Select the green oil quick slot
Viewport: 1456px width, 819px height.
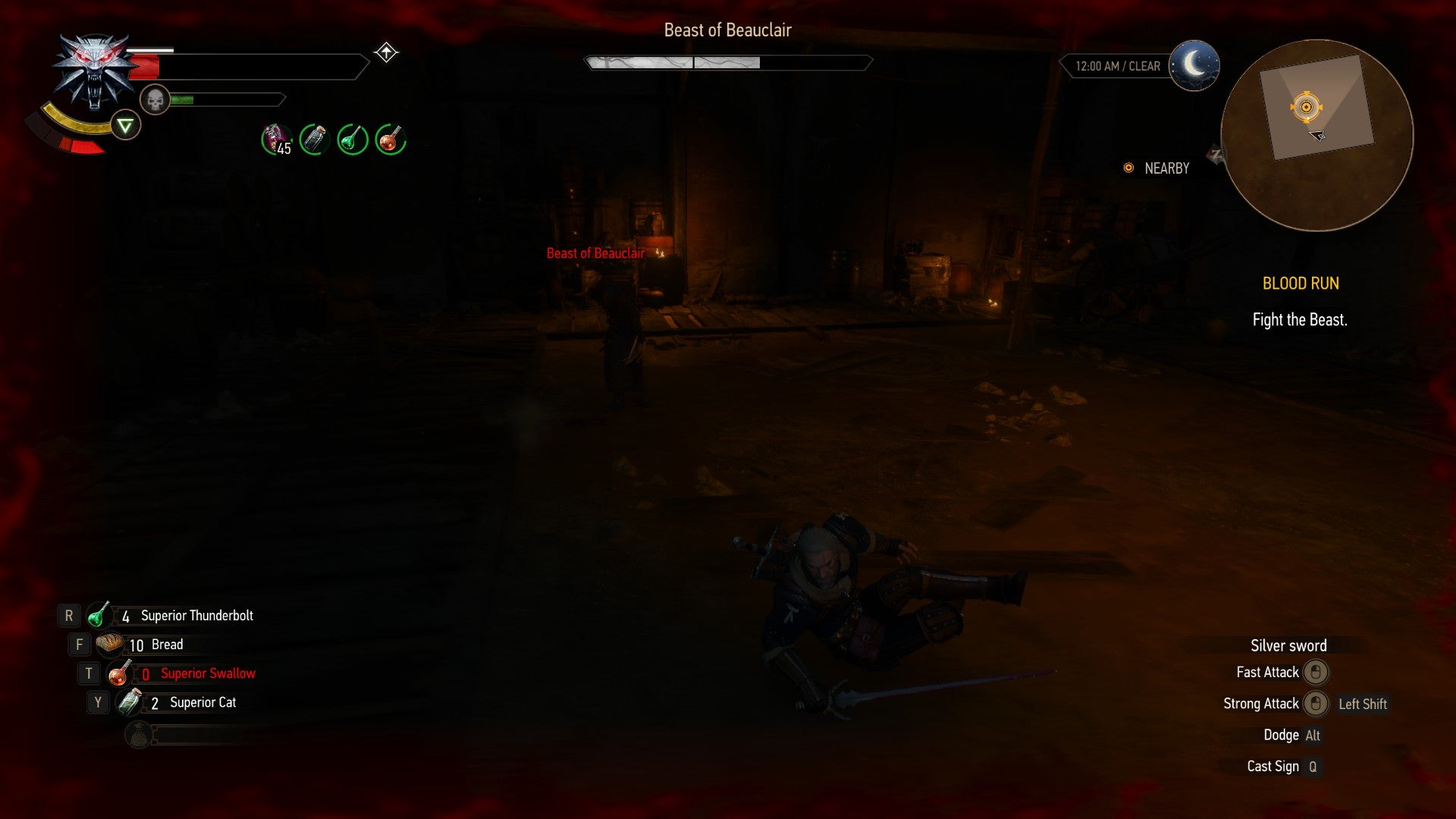coord(351,139)
